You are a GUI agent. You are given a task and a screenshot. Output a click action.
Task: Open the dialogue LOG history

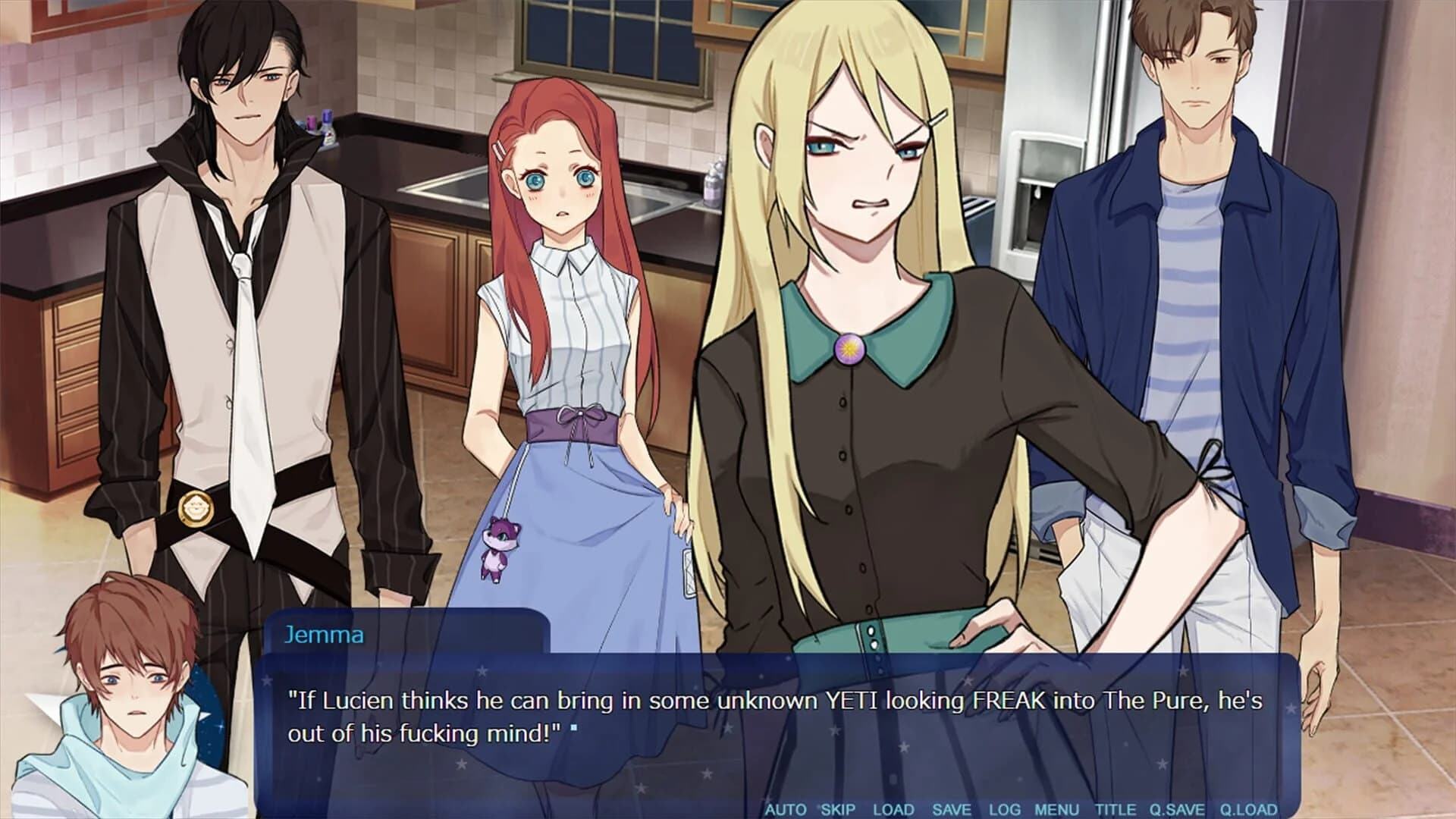pyautogui.click(x=1004, y=809)
